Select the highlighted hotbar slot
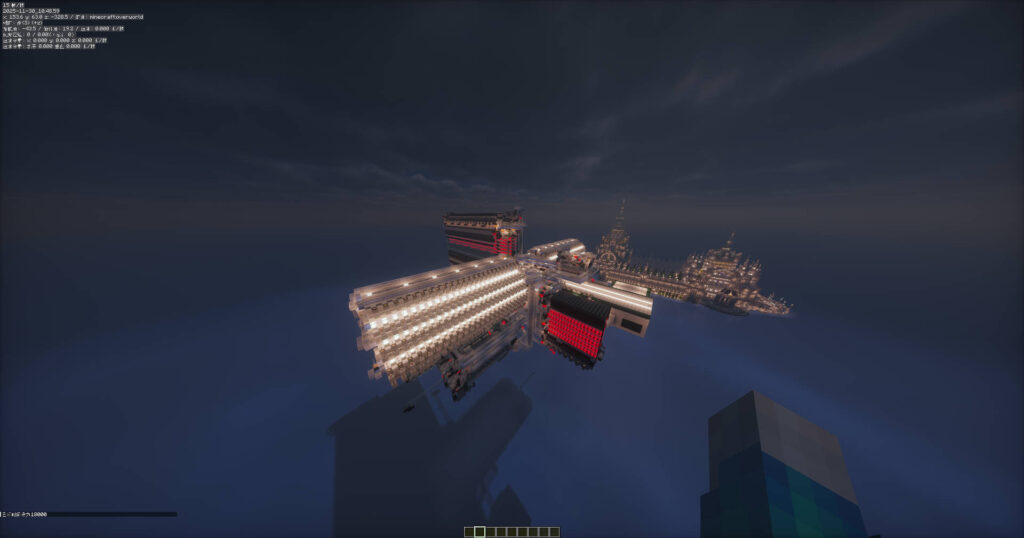 pyautogui.click(x=479, y=531)
